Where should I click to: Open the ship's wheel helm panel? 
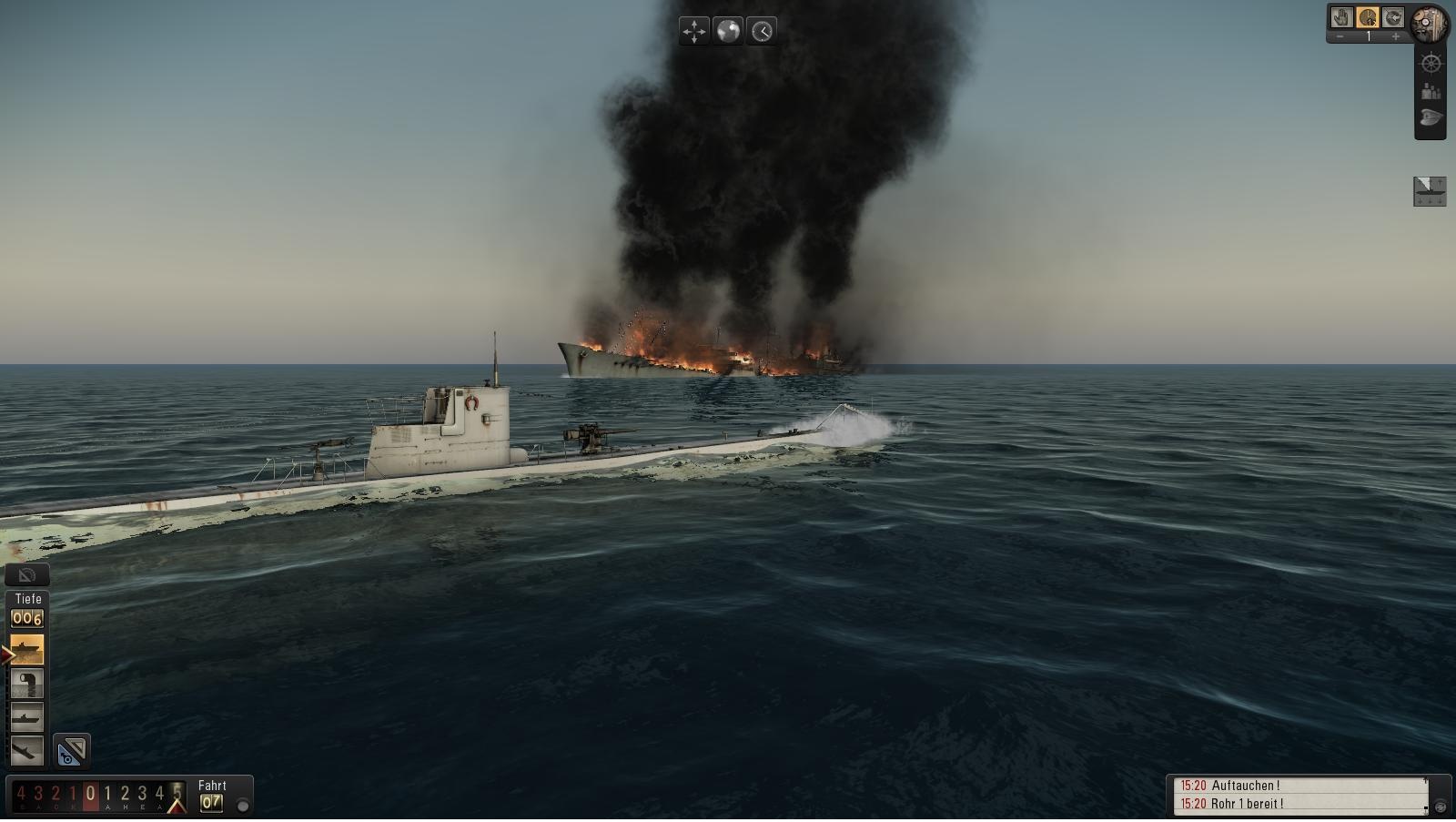click(x=1431, y=64)
